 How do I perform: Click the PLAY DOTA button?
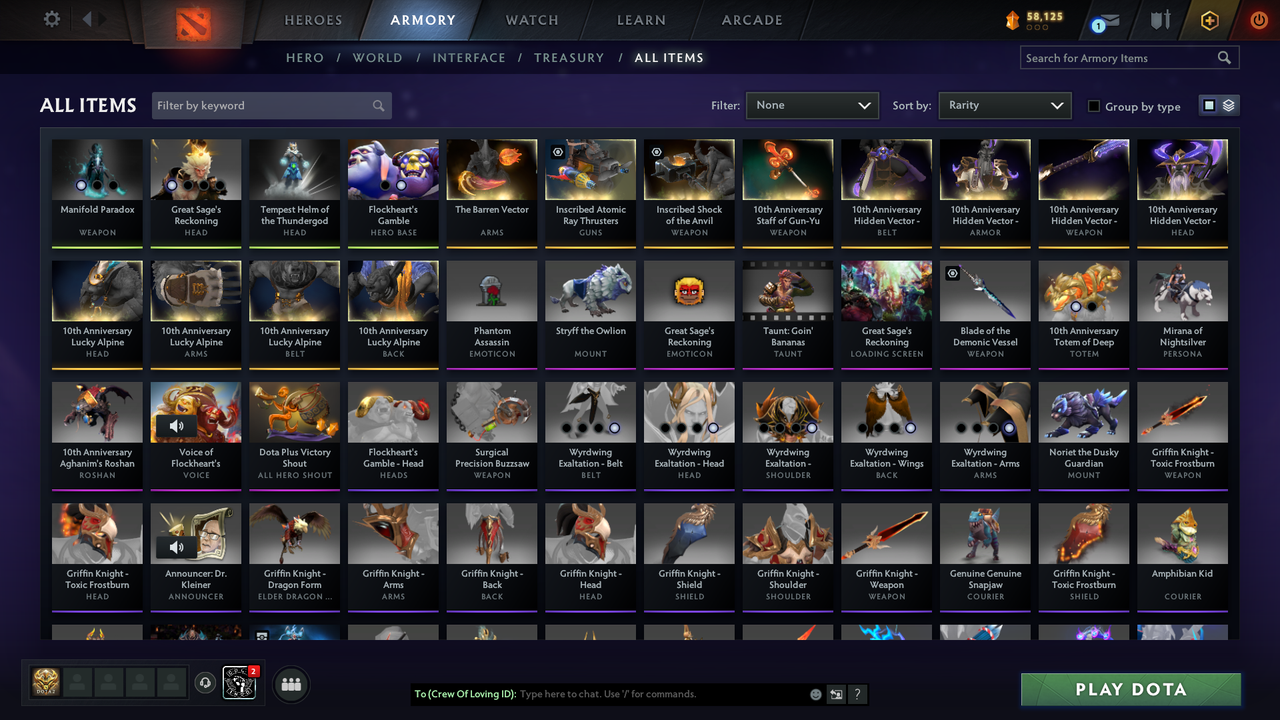(x=1130, y=689)
